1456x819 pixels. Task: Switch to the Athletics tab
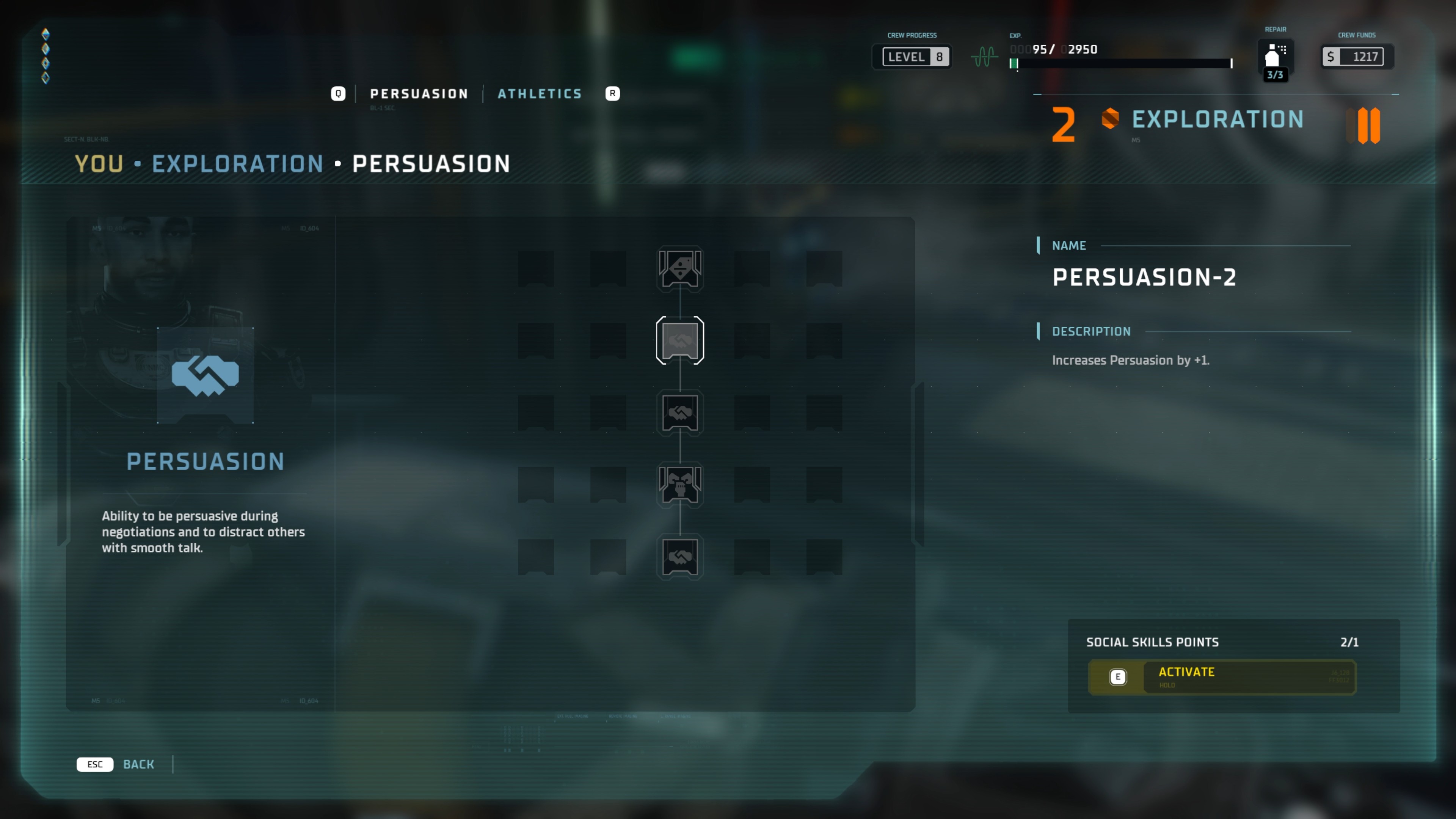[x=539, y=94]
